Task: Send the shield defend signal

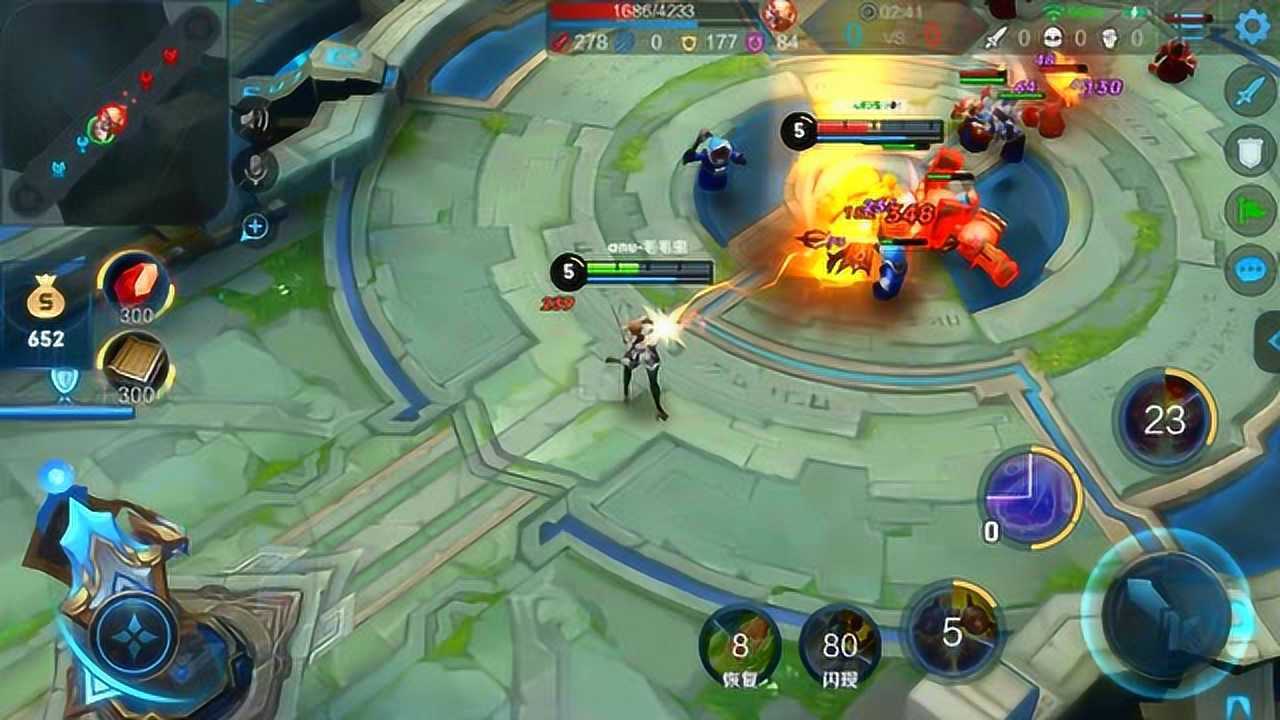Action: point(1250,150)
